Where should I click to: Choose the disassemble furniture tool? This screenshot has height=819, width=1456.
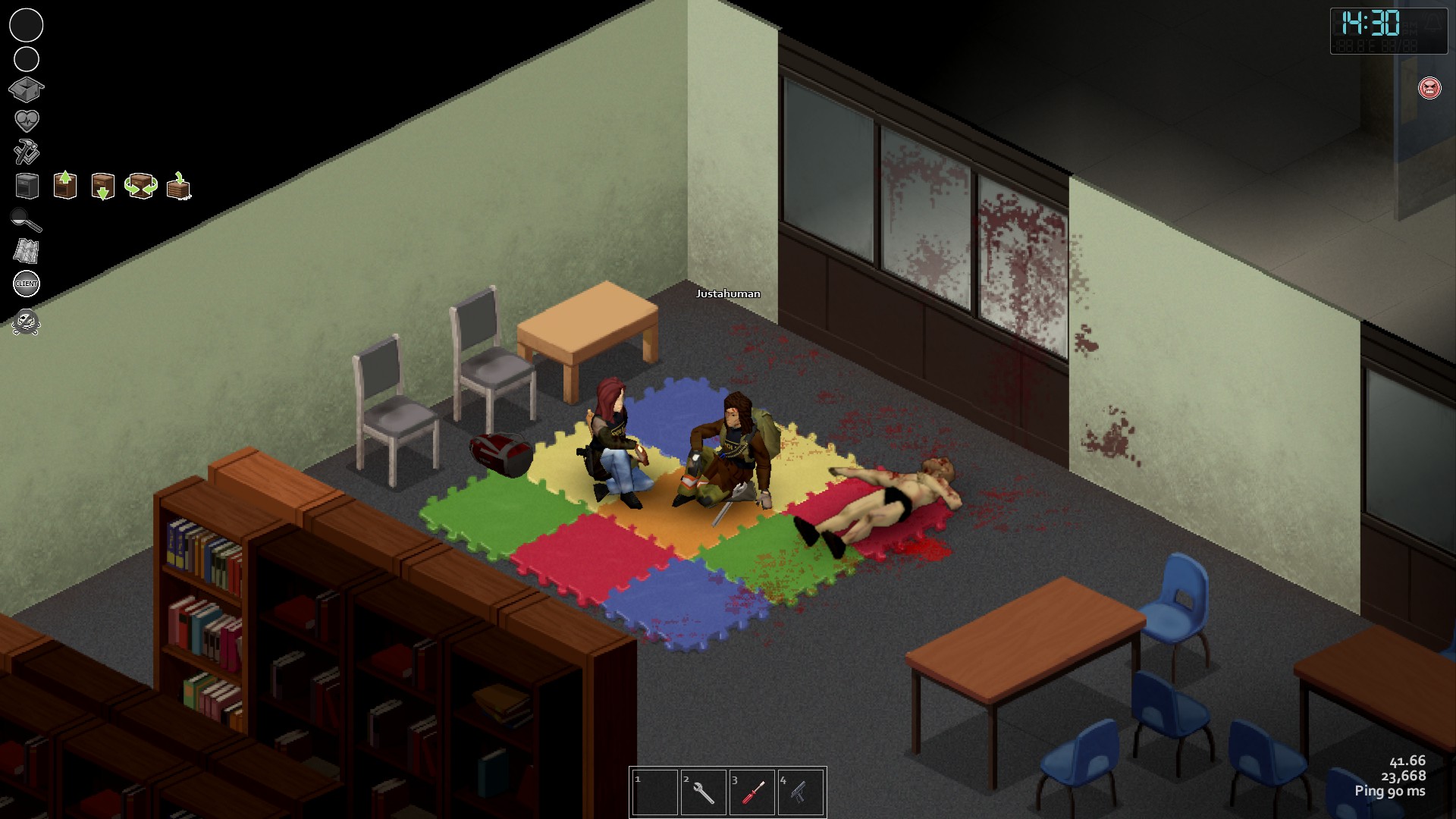(x=179, y=187)
